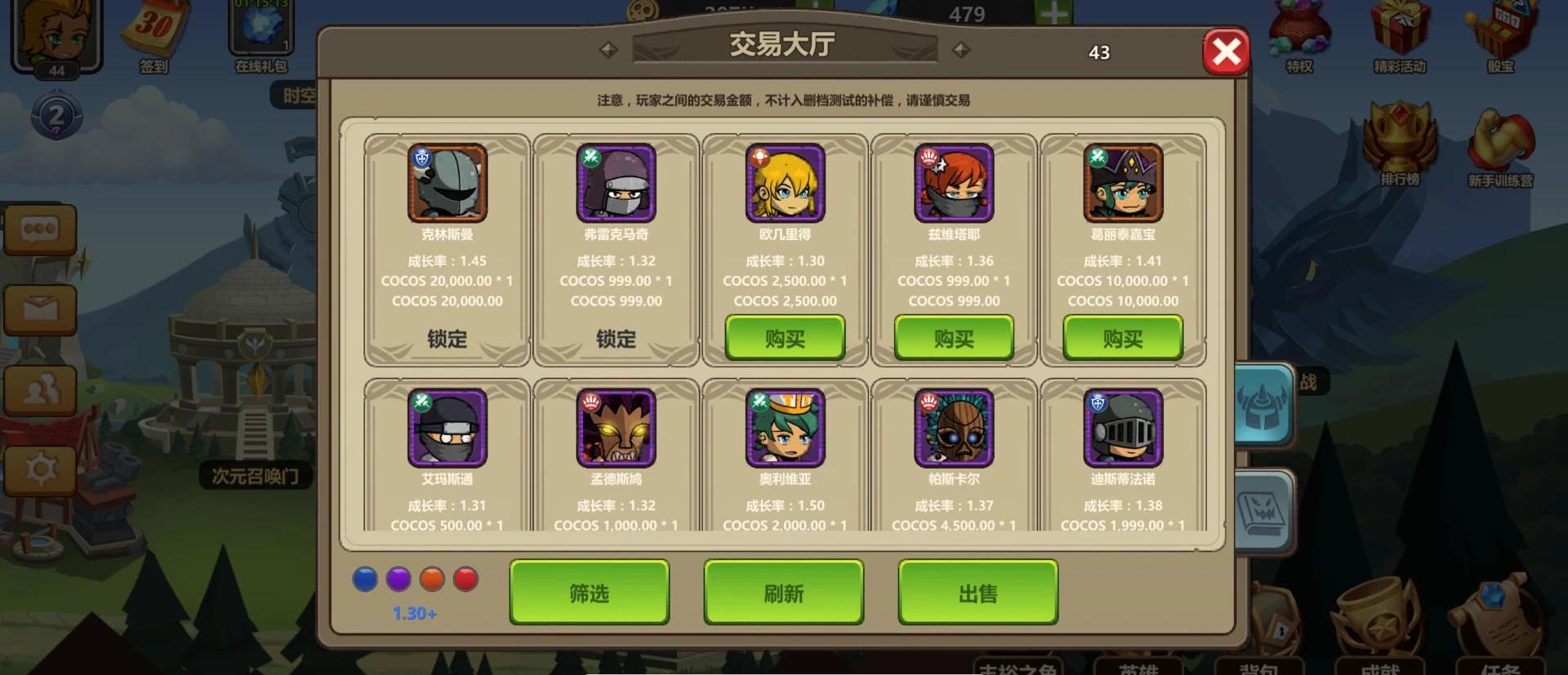Open the chat bubble panel
Image resolution: width=1568 pixels, height=675 pixels.
point(40,229)
